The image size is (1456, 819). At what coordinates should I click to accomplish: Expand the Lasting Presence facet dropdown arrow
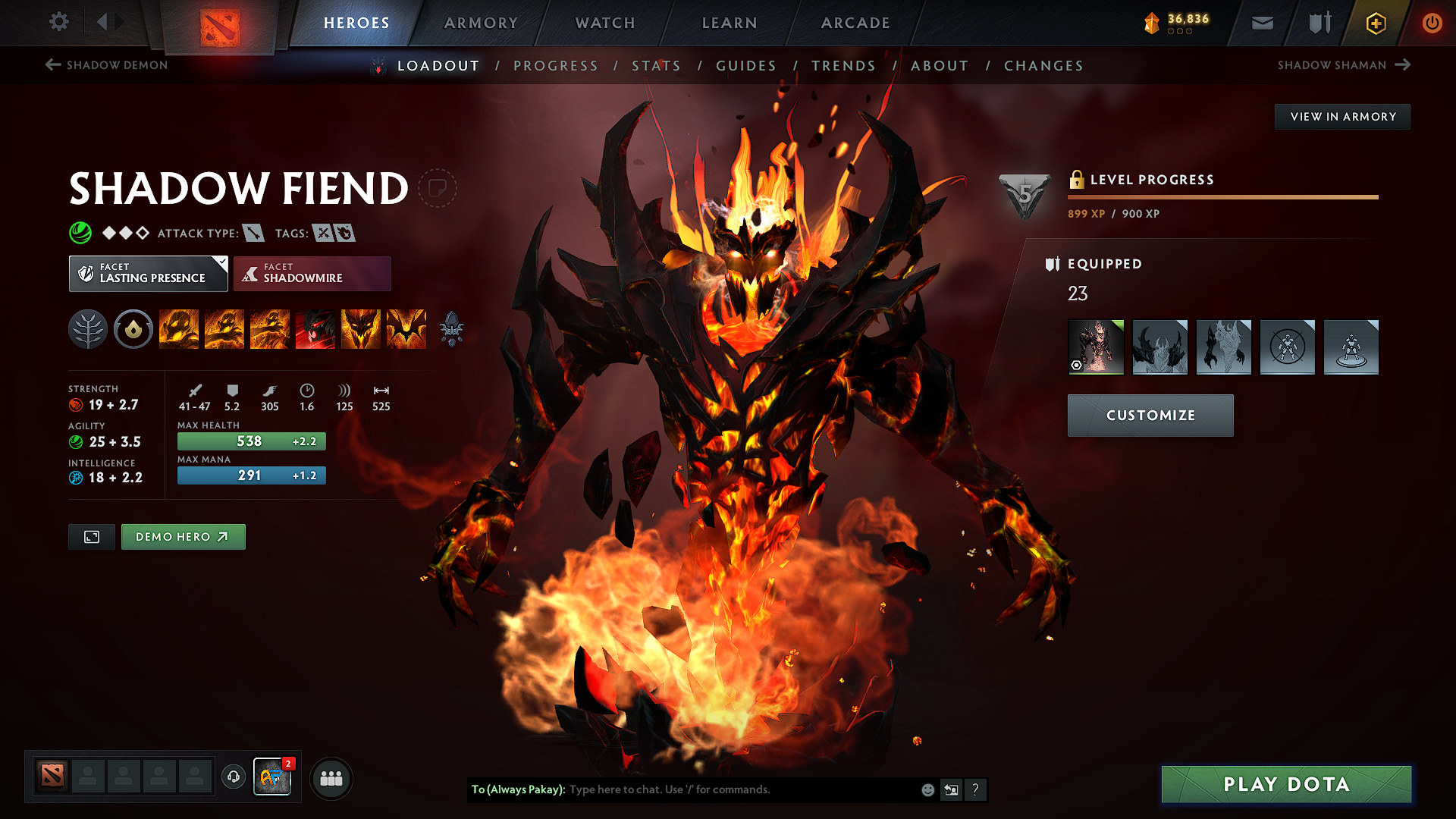pos(221,264)
